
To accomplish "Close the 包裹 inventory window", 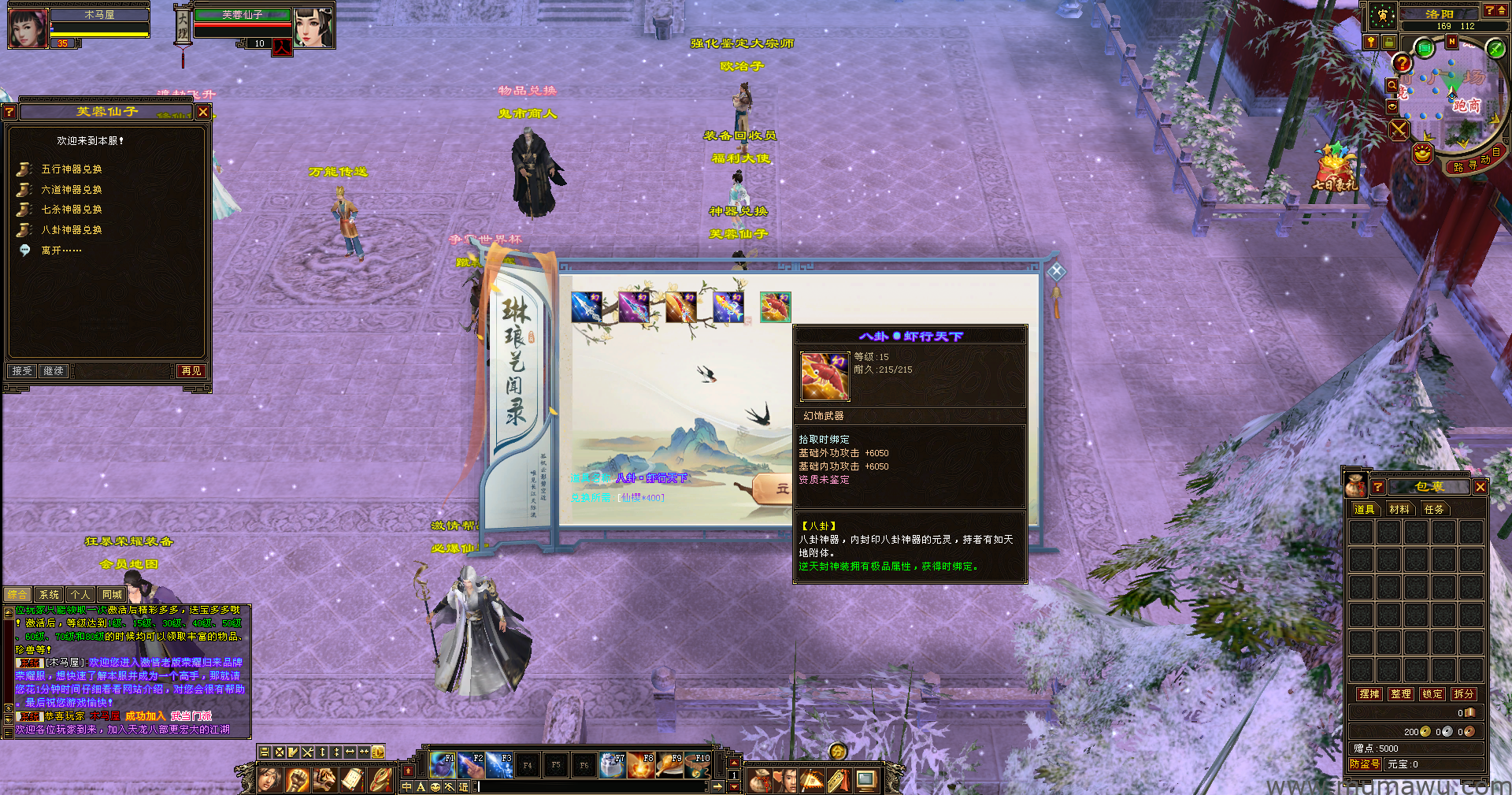I will (x=1480, y=487).
